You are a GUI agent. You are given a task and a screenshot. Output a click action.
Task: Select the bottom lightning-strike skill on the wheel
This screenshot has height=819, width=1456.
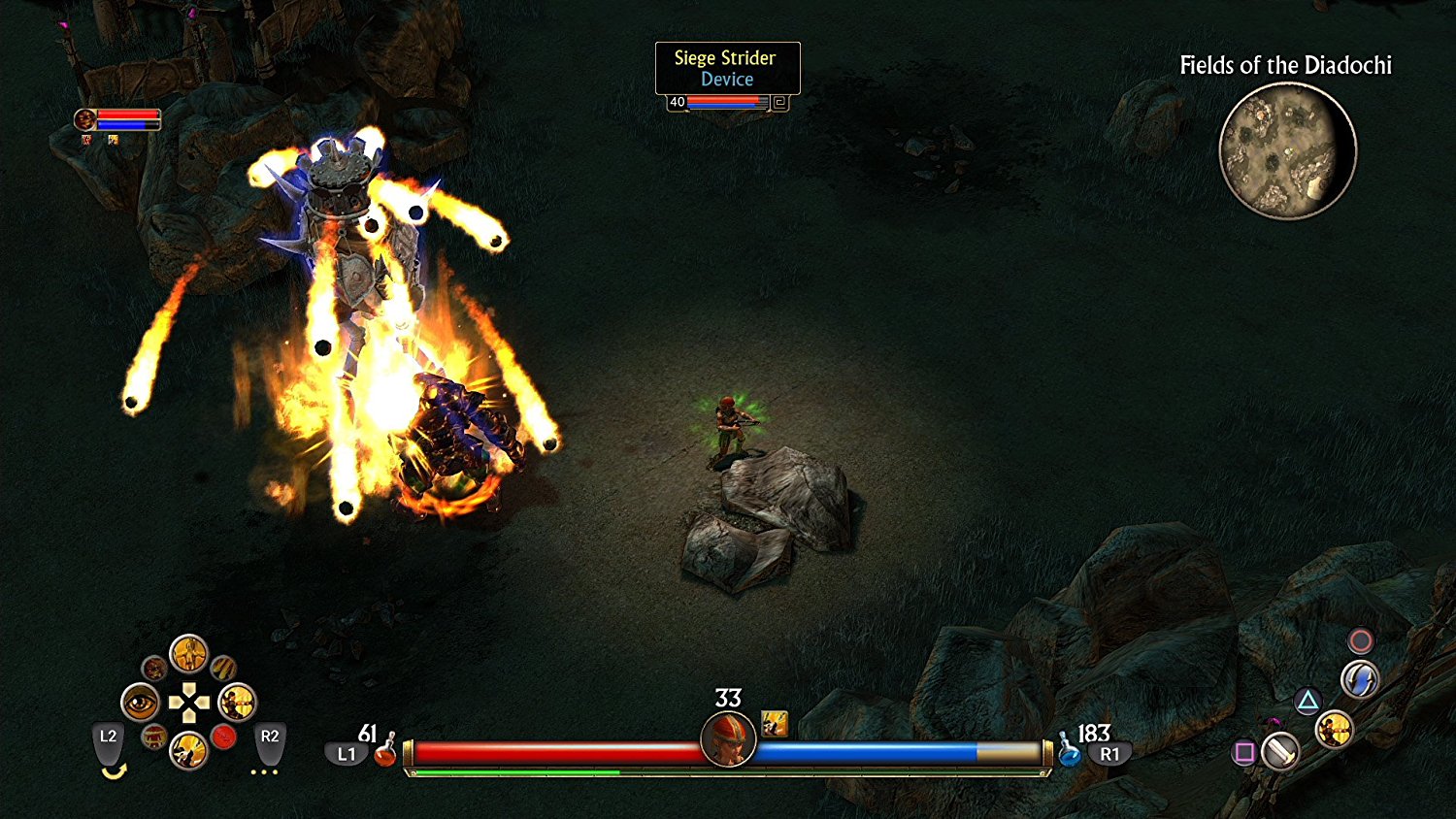point(188,751)
